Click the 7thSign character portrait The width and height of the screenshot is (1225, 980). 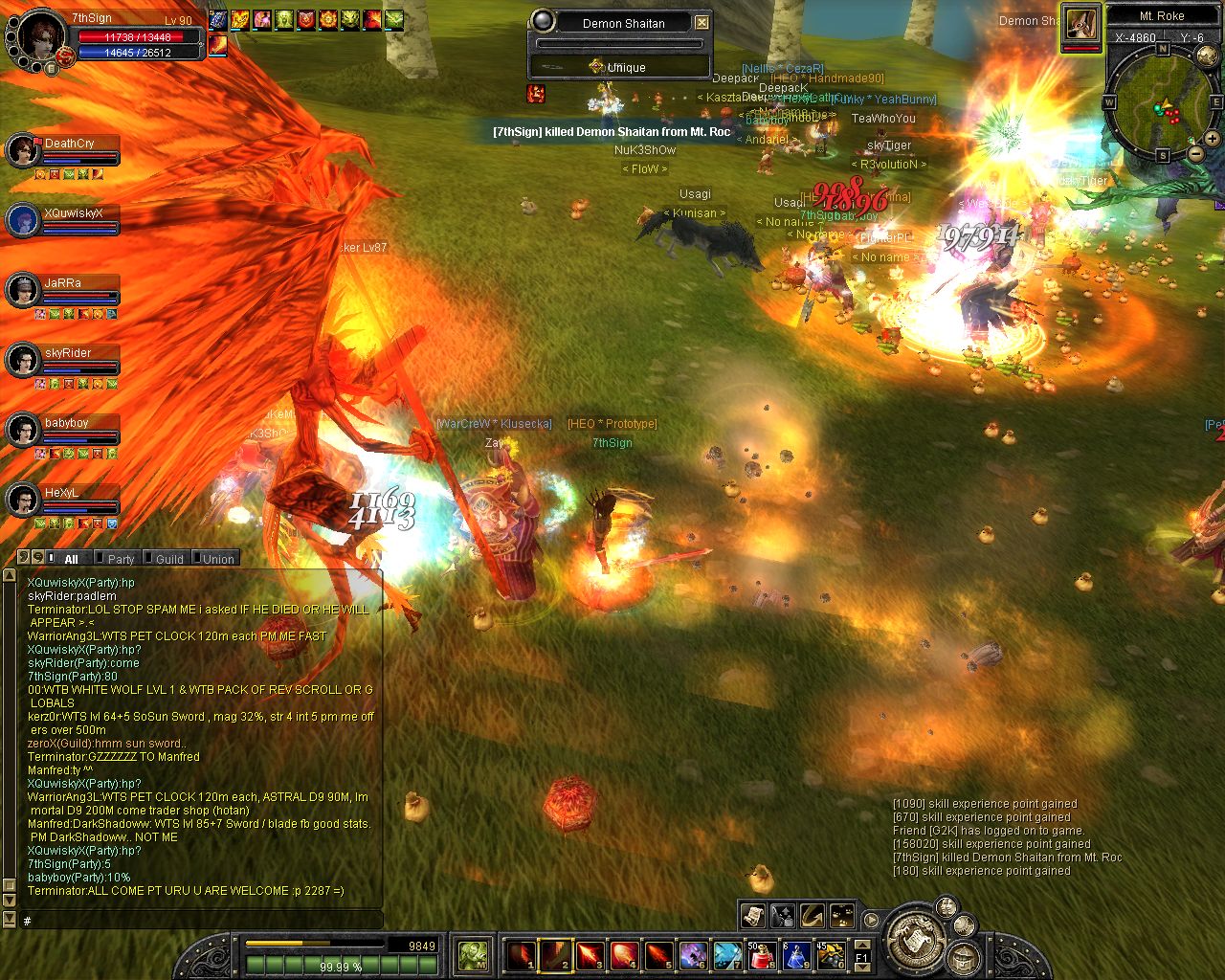pos(38,38)
